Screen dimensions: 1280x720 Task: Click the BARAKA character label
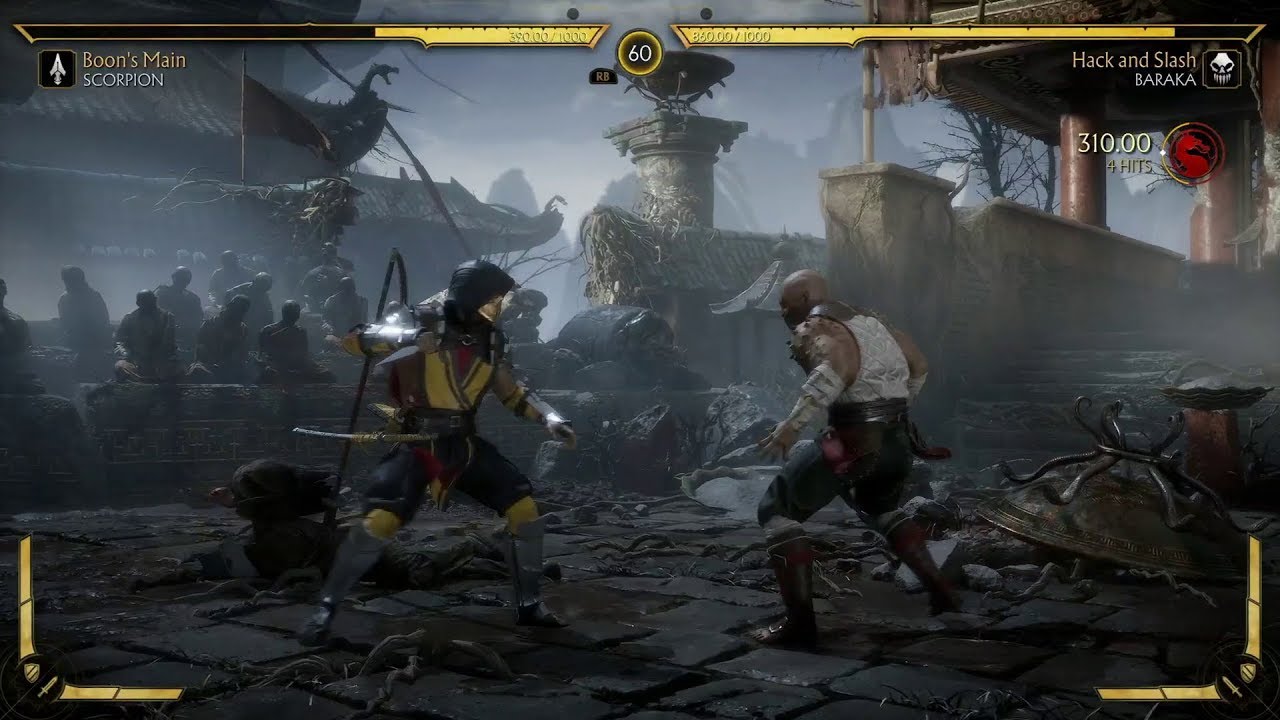point(1163,79)
